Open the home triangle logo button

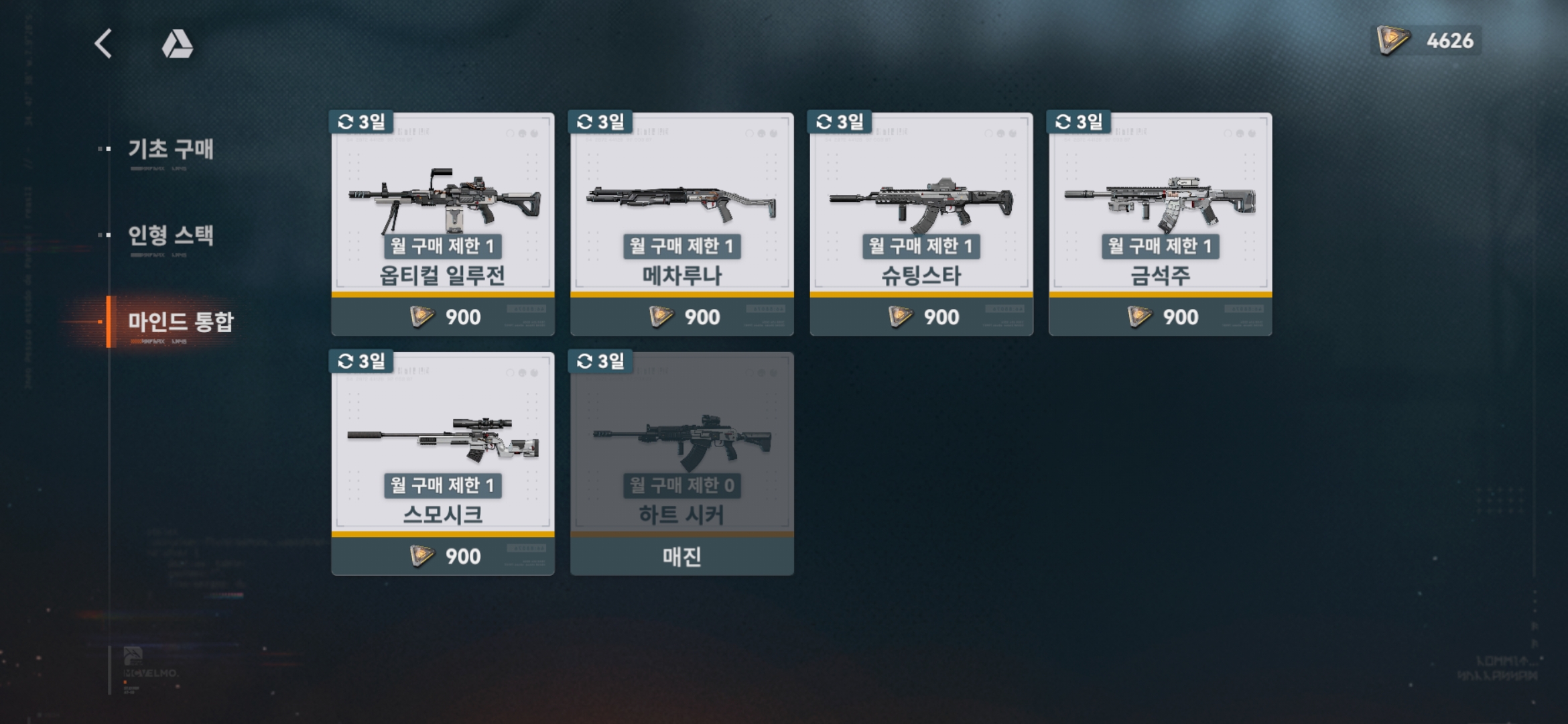point(178,44)
